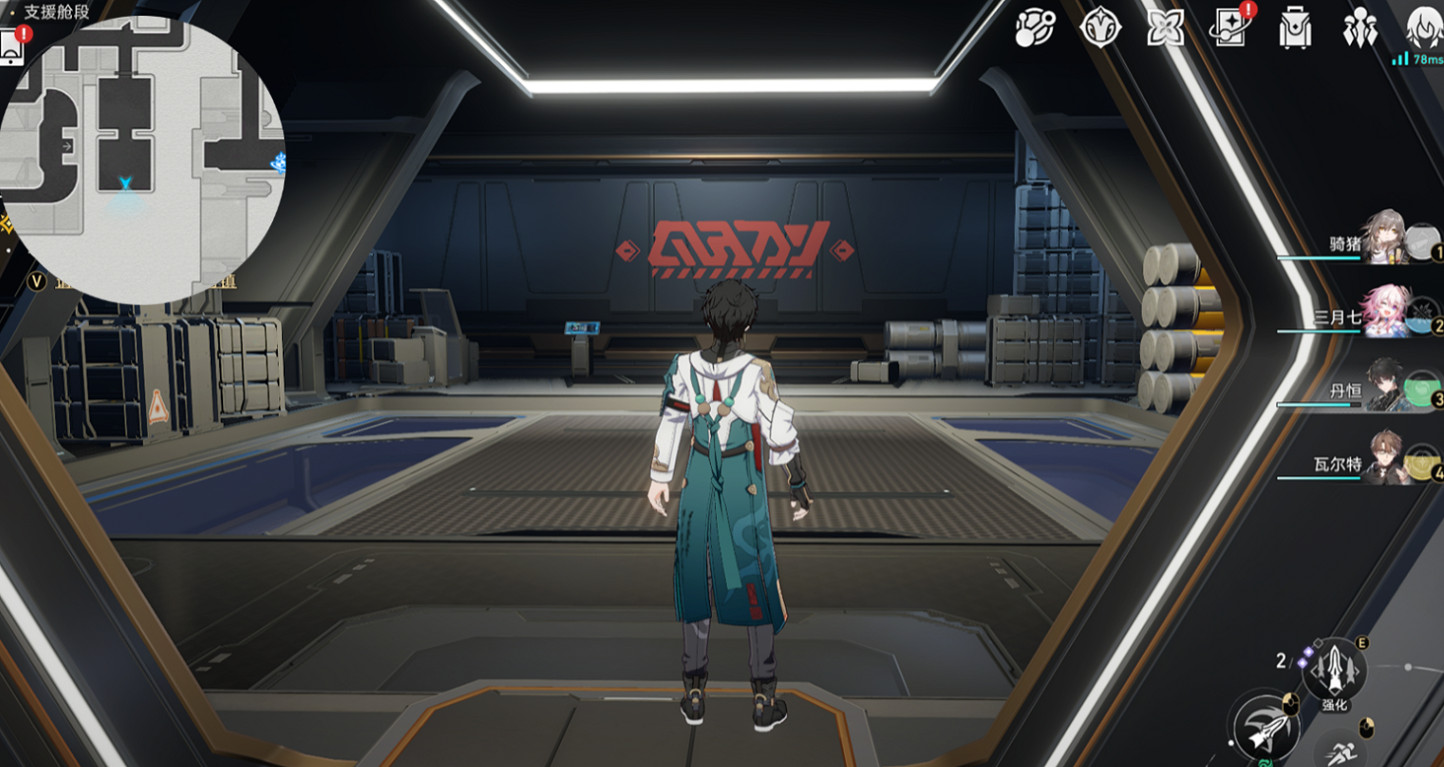Open the player avatar in top right corner
Viewport: 1444px width, 767px height.
click(1423, 25)
